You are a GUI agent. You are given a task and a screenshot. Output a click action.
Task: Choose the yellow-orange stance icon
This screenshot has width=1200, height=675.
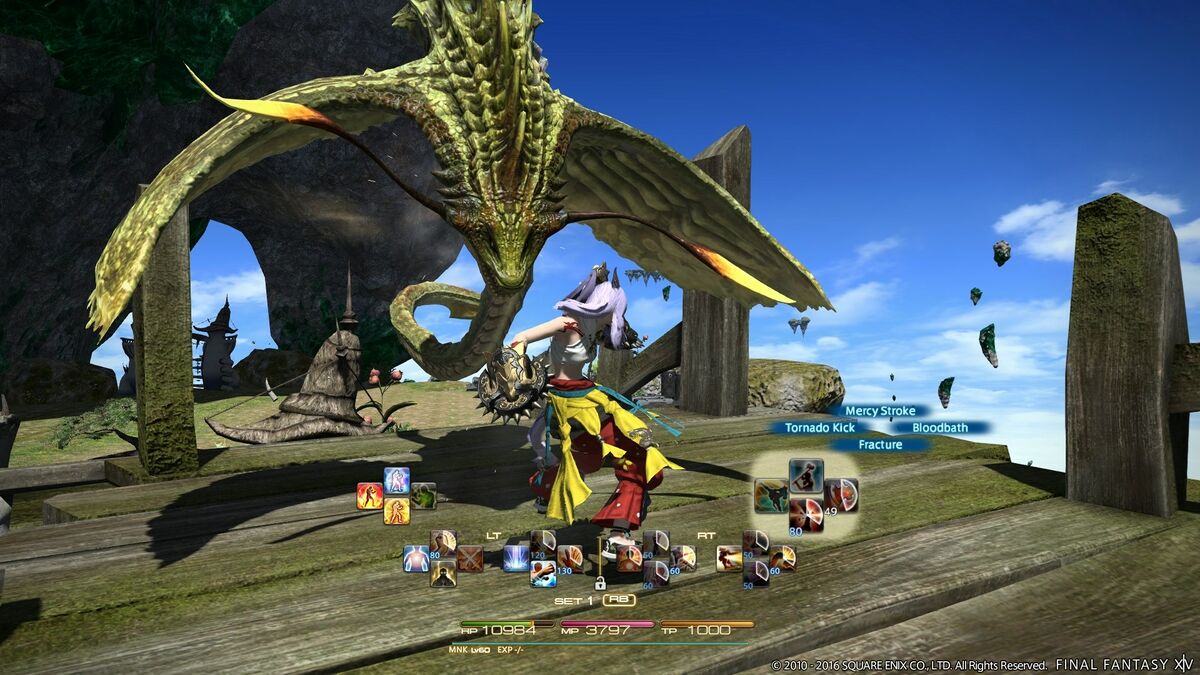[397, 512]
